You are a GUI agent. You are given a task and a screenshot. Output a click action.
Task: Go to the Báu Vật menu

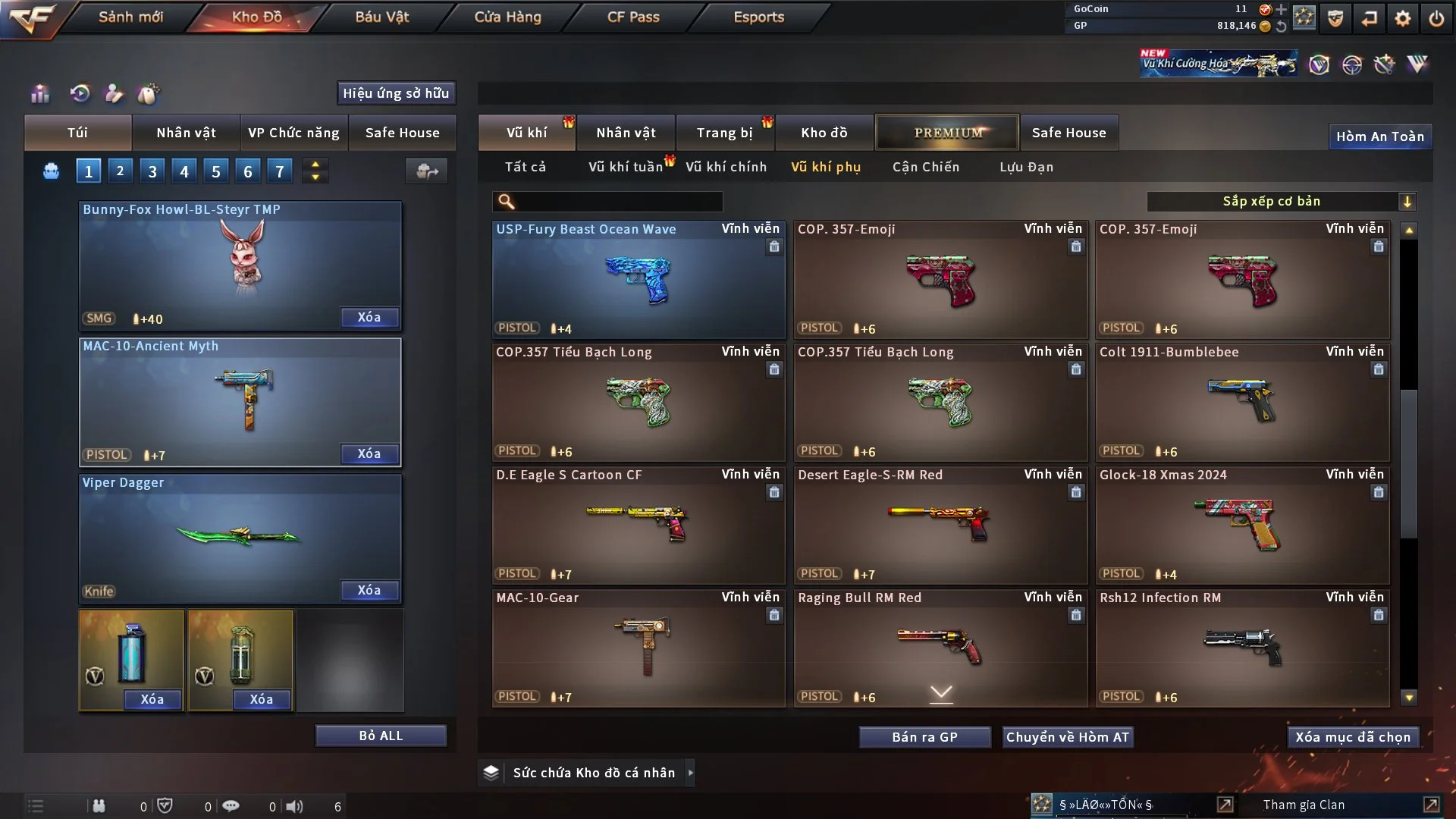click(381, 17)
